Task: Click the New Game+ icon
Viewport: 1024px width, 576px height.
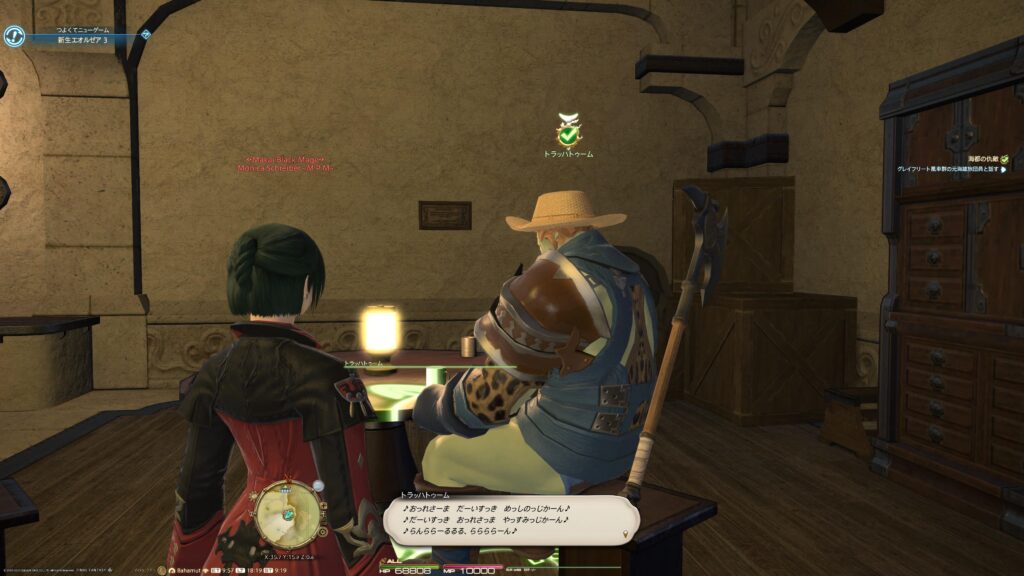Action: 14,36
